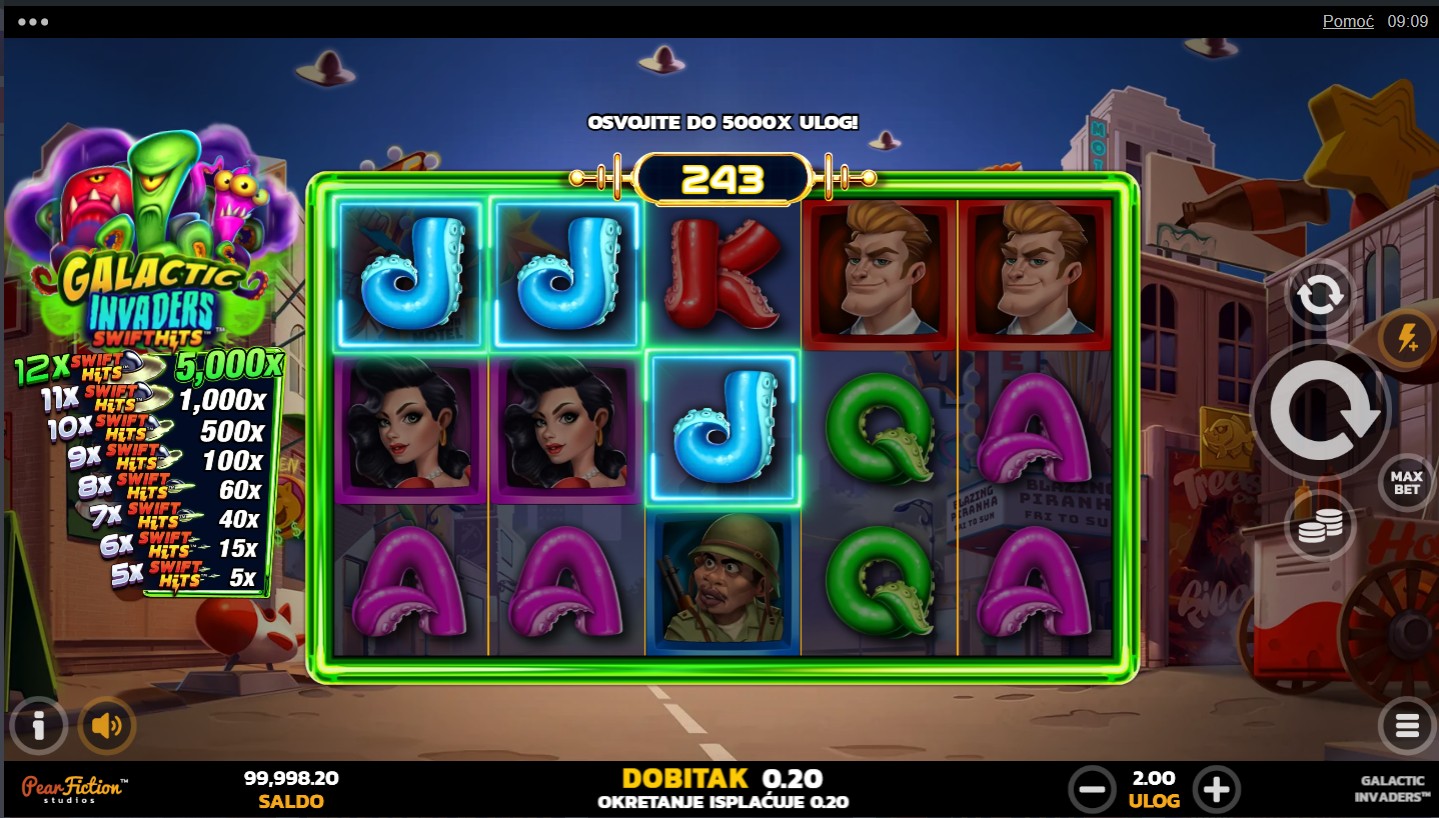Open the Pomoć help link
The width and height of the screenshot is (1439, 818).
click(x=1348, y=21)
